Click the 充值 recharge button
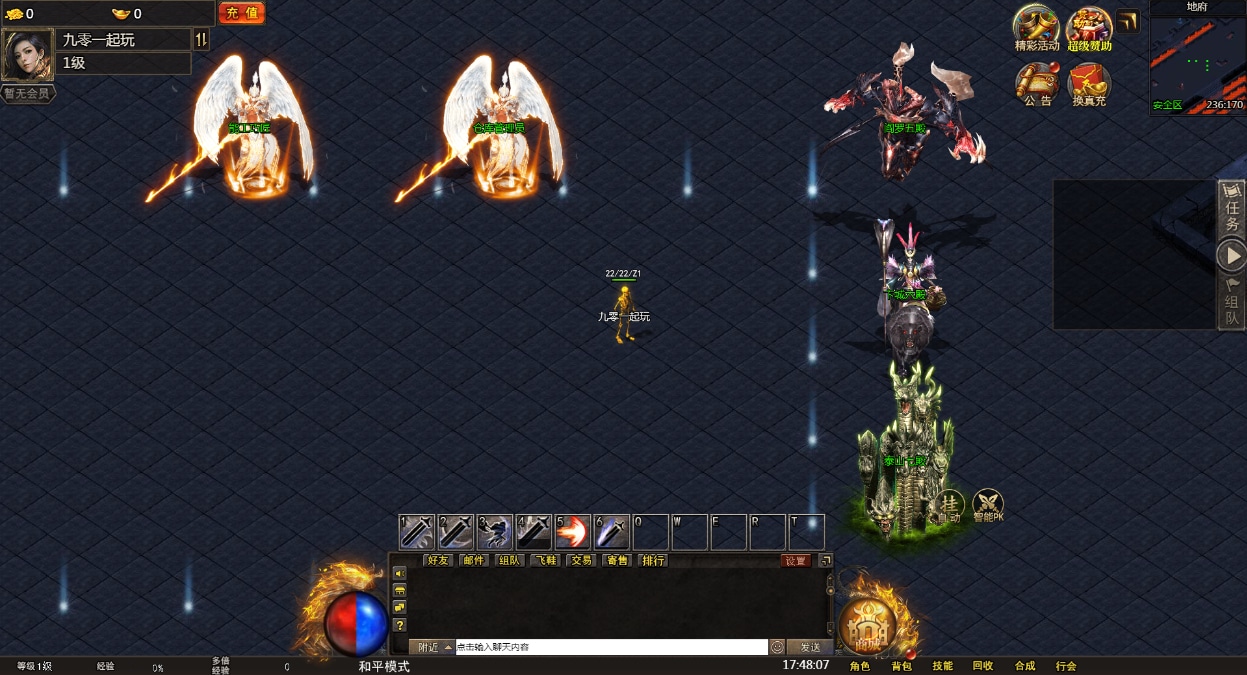 241,13
